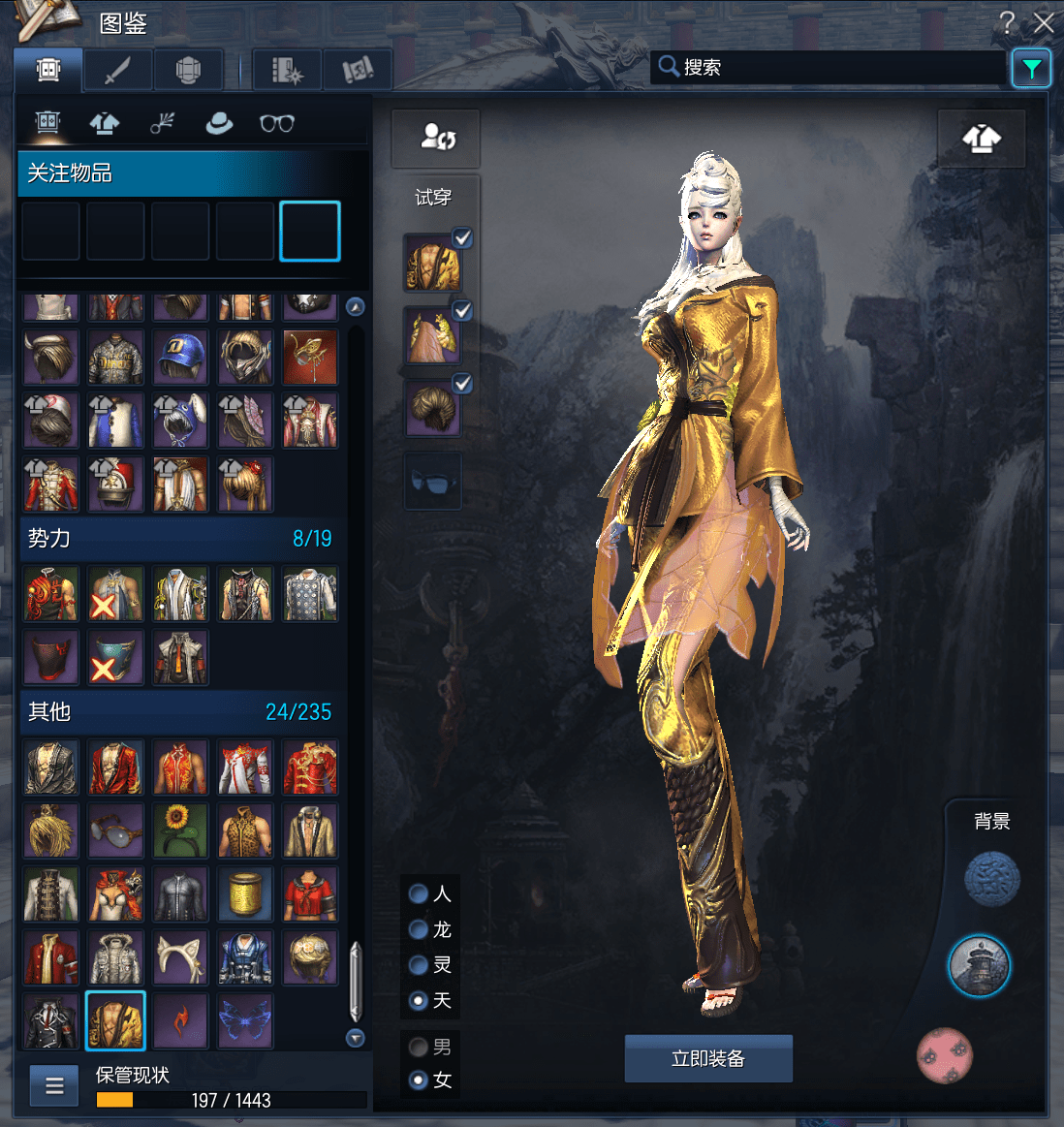Uncheck the golden robe try-on checkbox
The width and height of the screenshot is (1064, 1127).
pyautogui.click(x=463, y=237)
